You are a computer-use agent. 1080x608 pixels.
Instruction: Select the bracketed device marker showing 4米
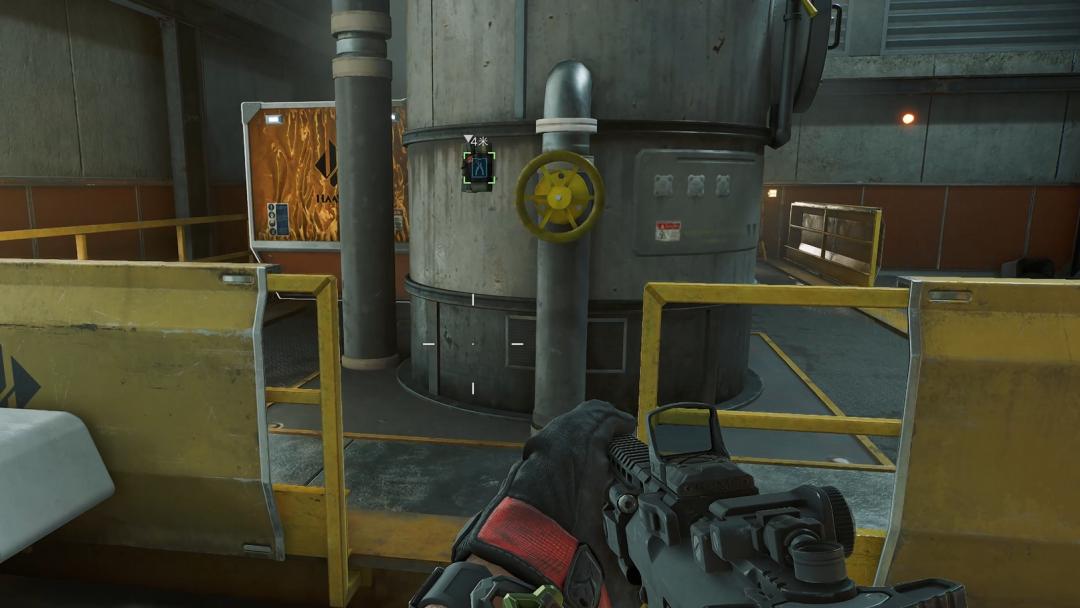pos(479,168)
